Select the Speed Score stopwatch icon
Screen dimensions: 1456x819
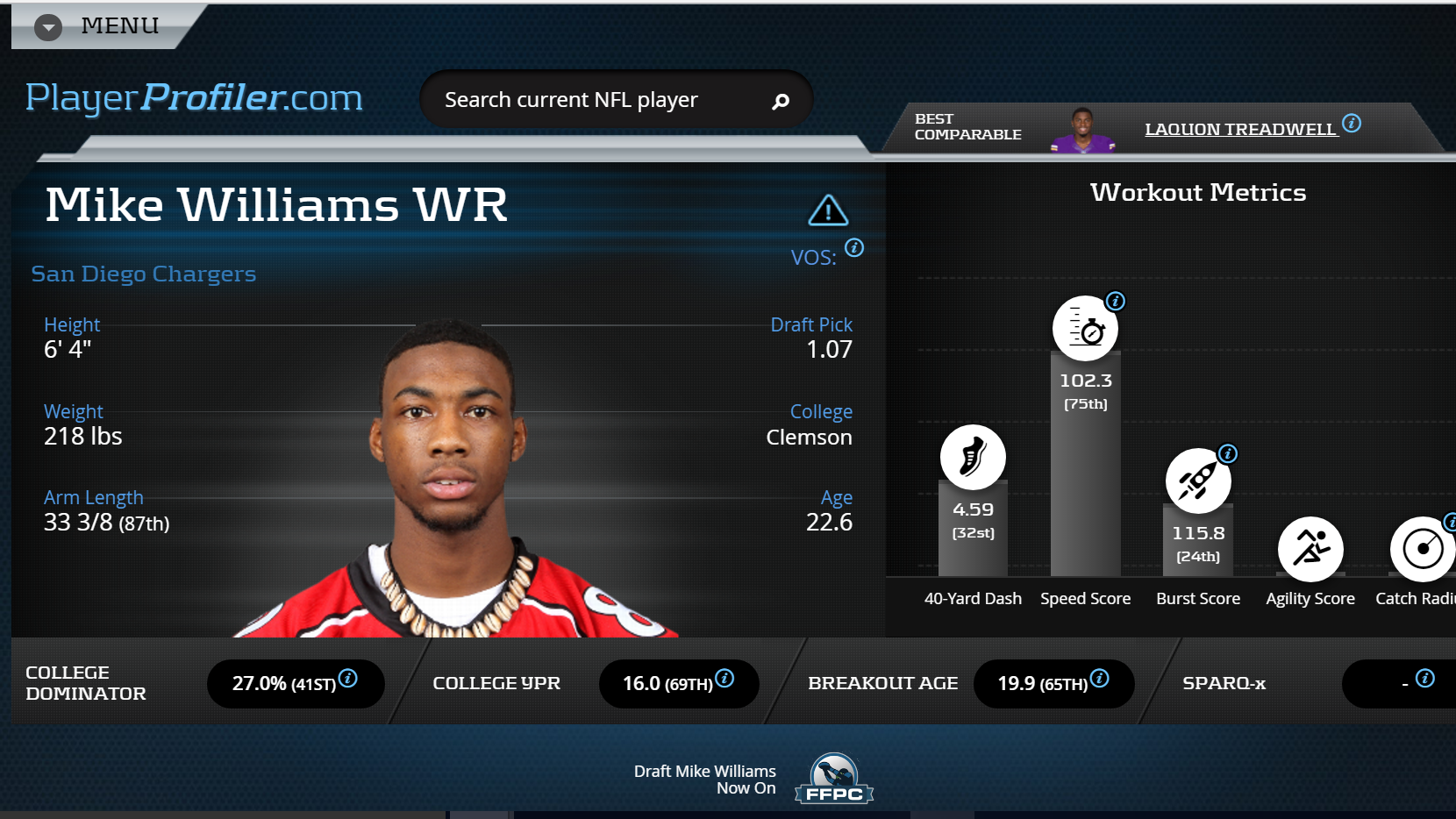1085,329
